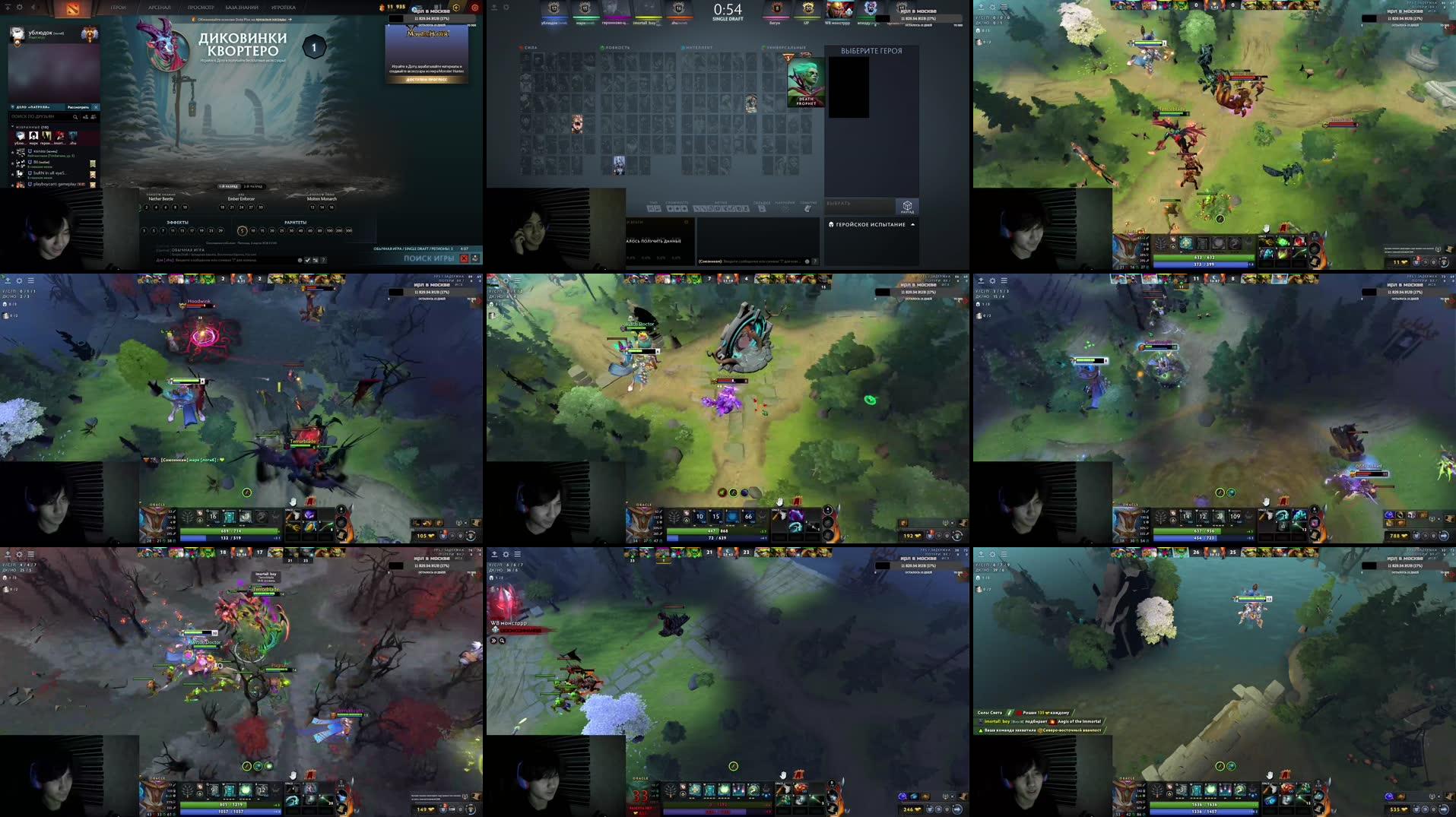Switch to the 2-Й РАЗРЯД tier toggle
The width and height of the screenshot is (1456, 817).
254,187
